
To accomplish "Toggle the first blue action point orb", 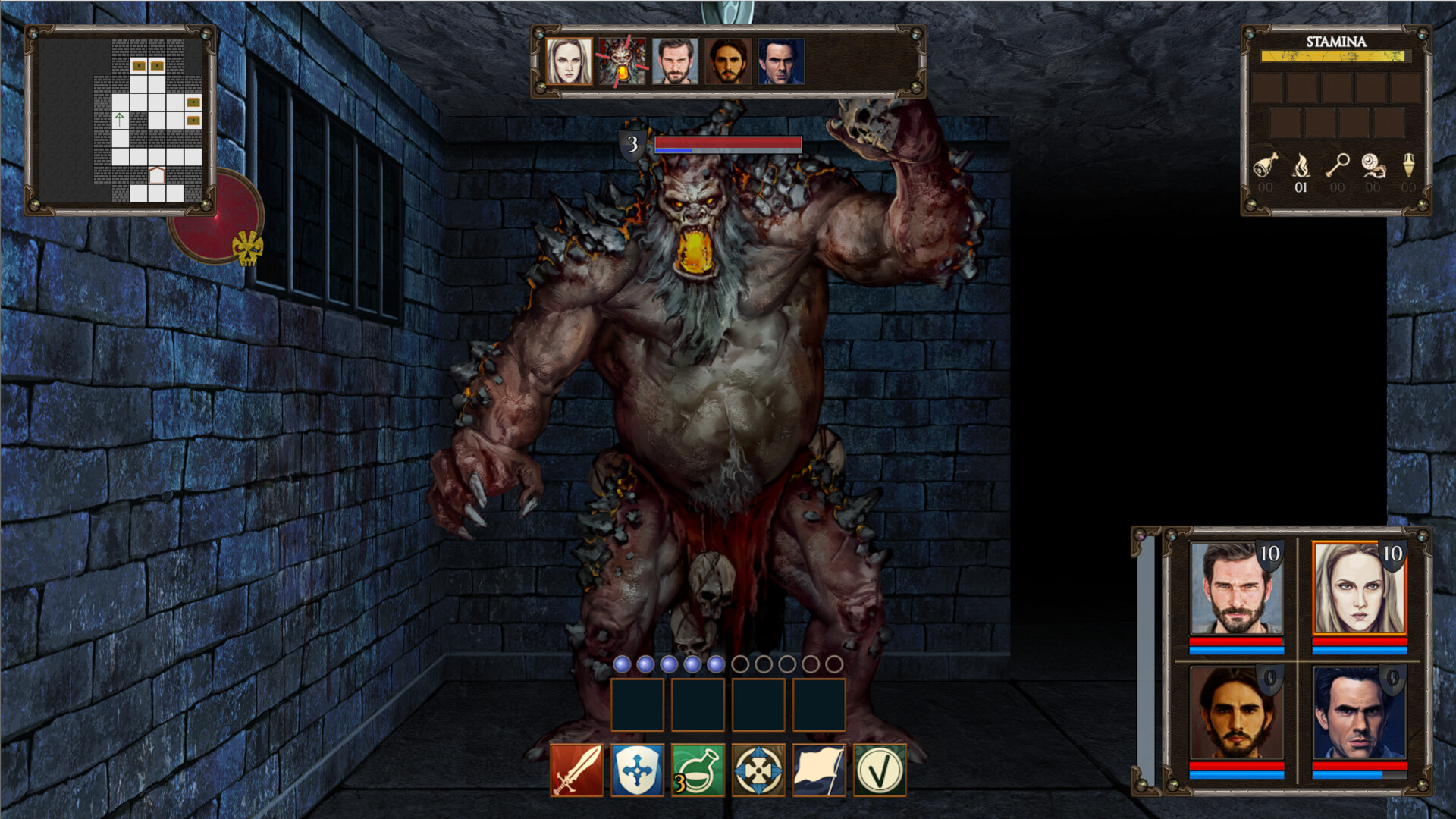I will pyautogui.click(x=621, y=664).
